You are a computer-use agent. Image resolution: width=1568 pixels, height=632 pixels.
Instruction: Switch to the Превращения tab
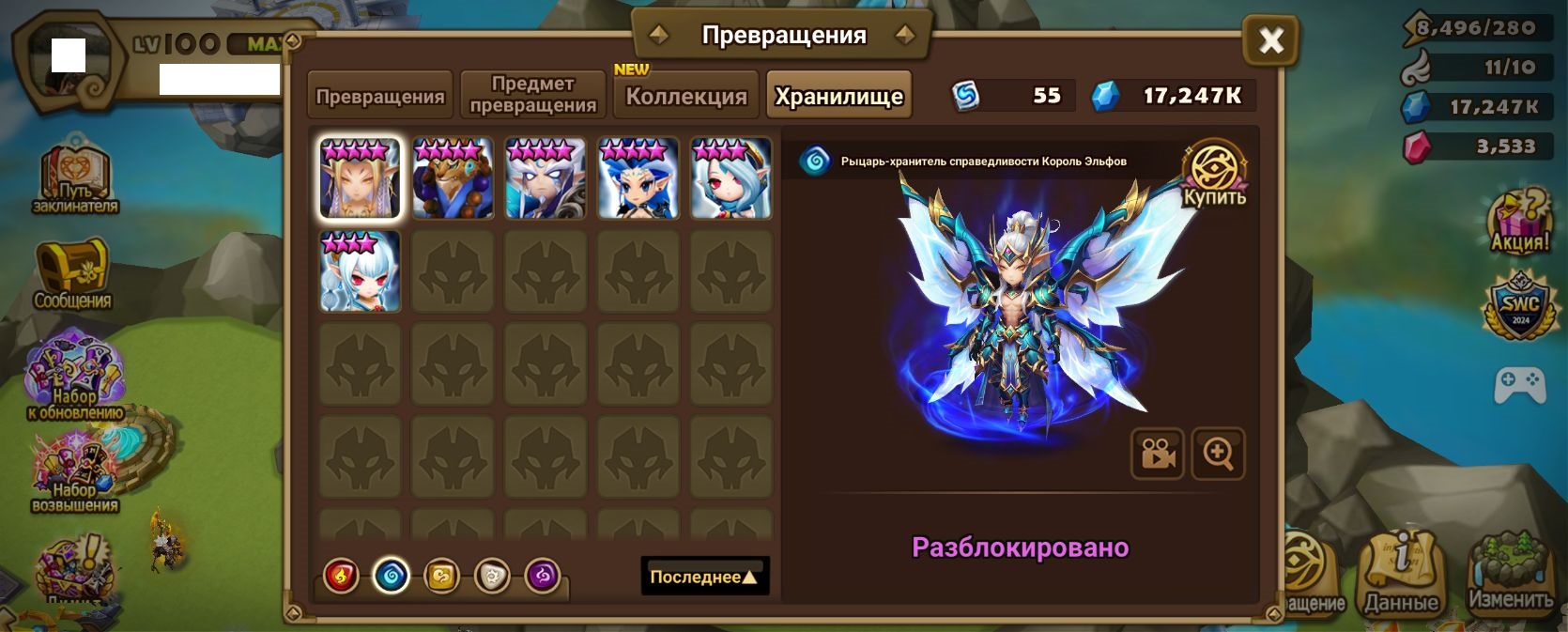click(x=380, y=96)
